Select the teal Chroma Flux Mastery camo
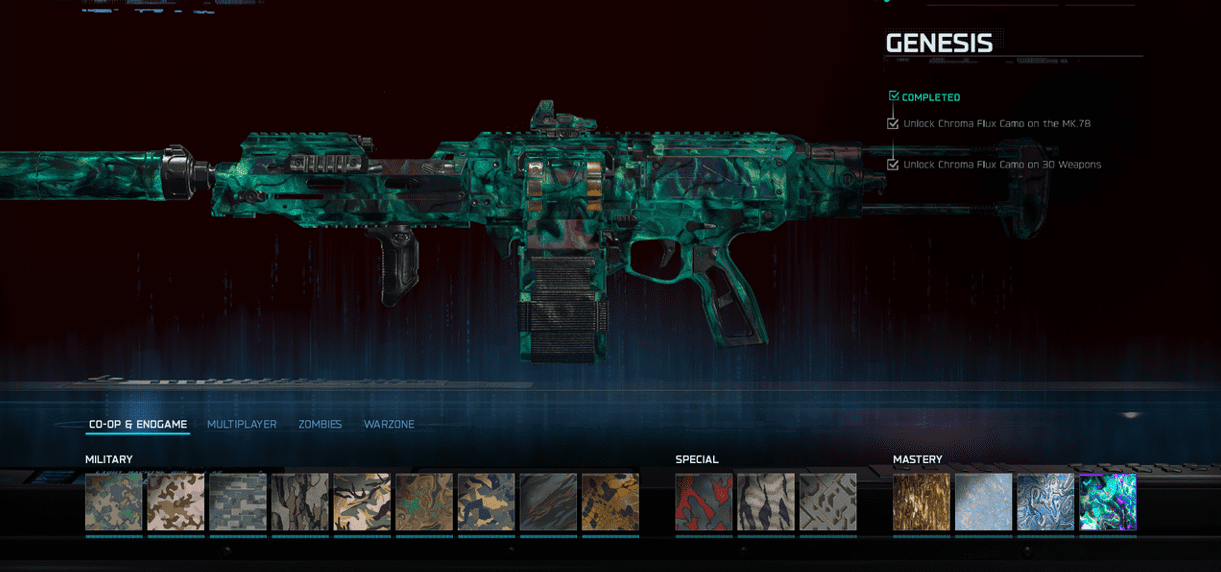 (x=1108, y=502)
